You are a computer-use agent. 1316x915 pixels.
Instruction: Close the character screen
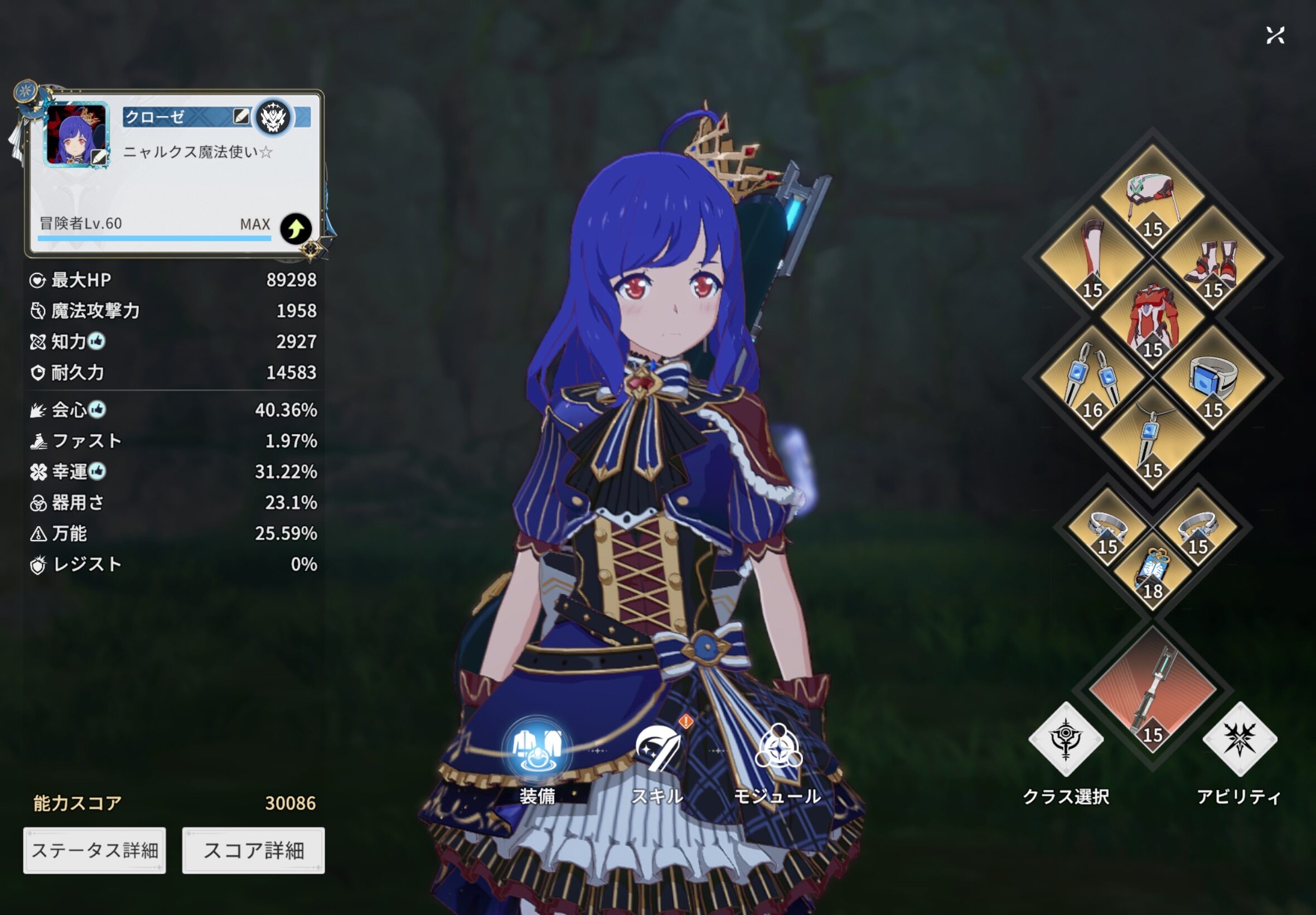[x=1275, y=36]
